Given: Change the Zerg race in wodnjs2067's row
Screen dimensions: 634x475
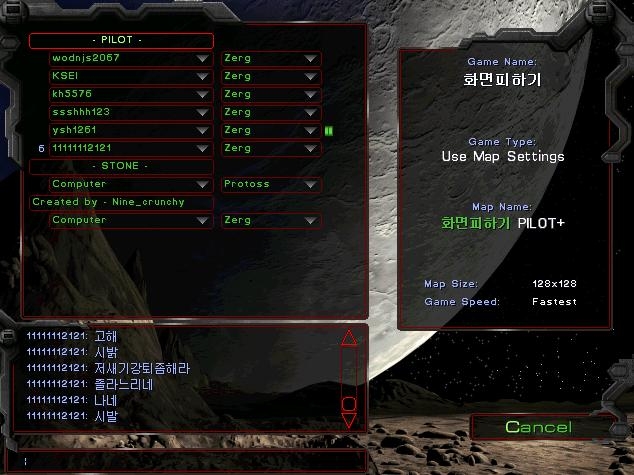Looking at the screenshot, I should pyautogui.click(x=311, y=59).
